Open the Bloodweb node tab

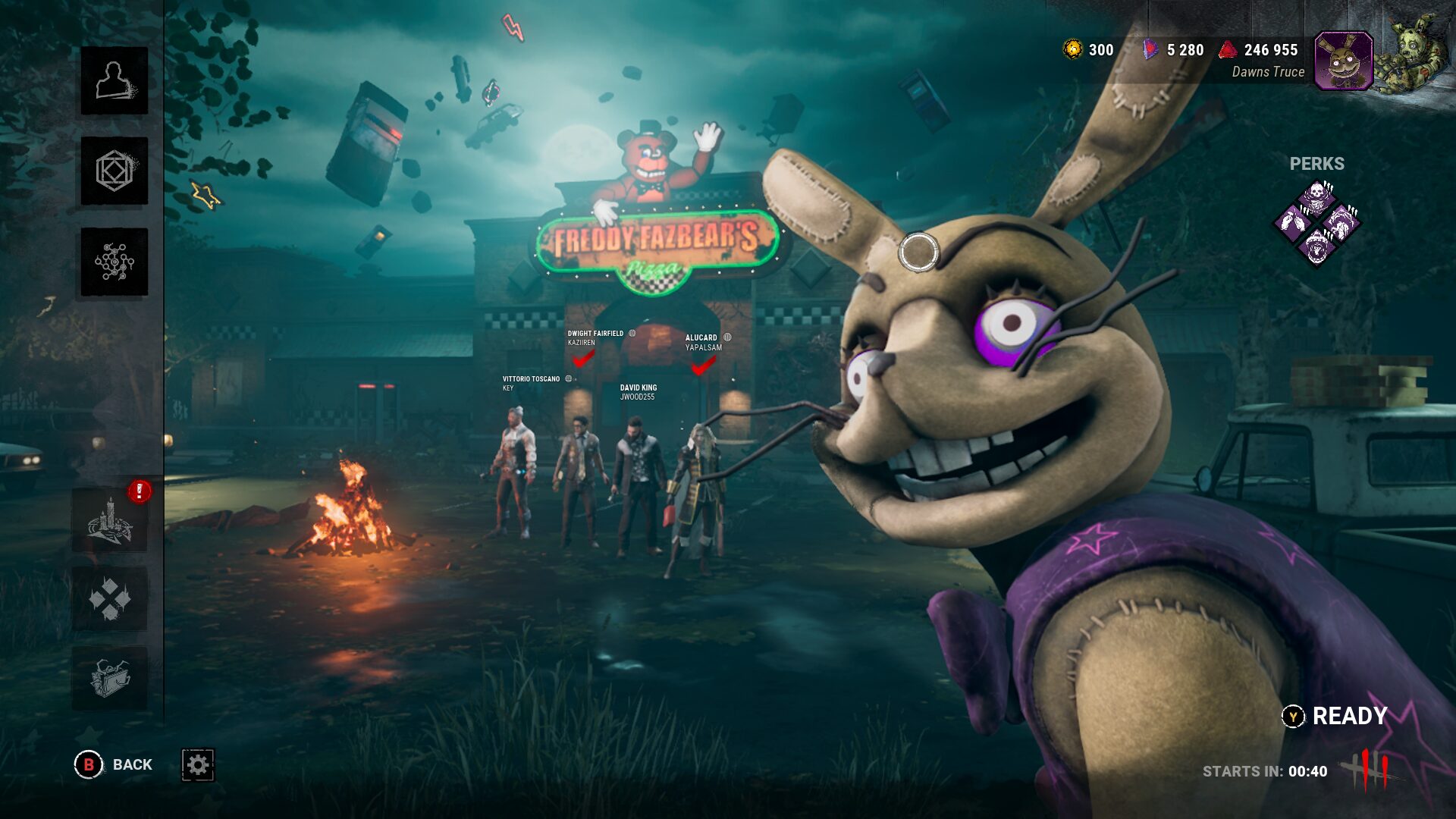[x=115, y=262]
